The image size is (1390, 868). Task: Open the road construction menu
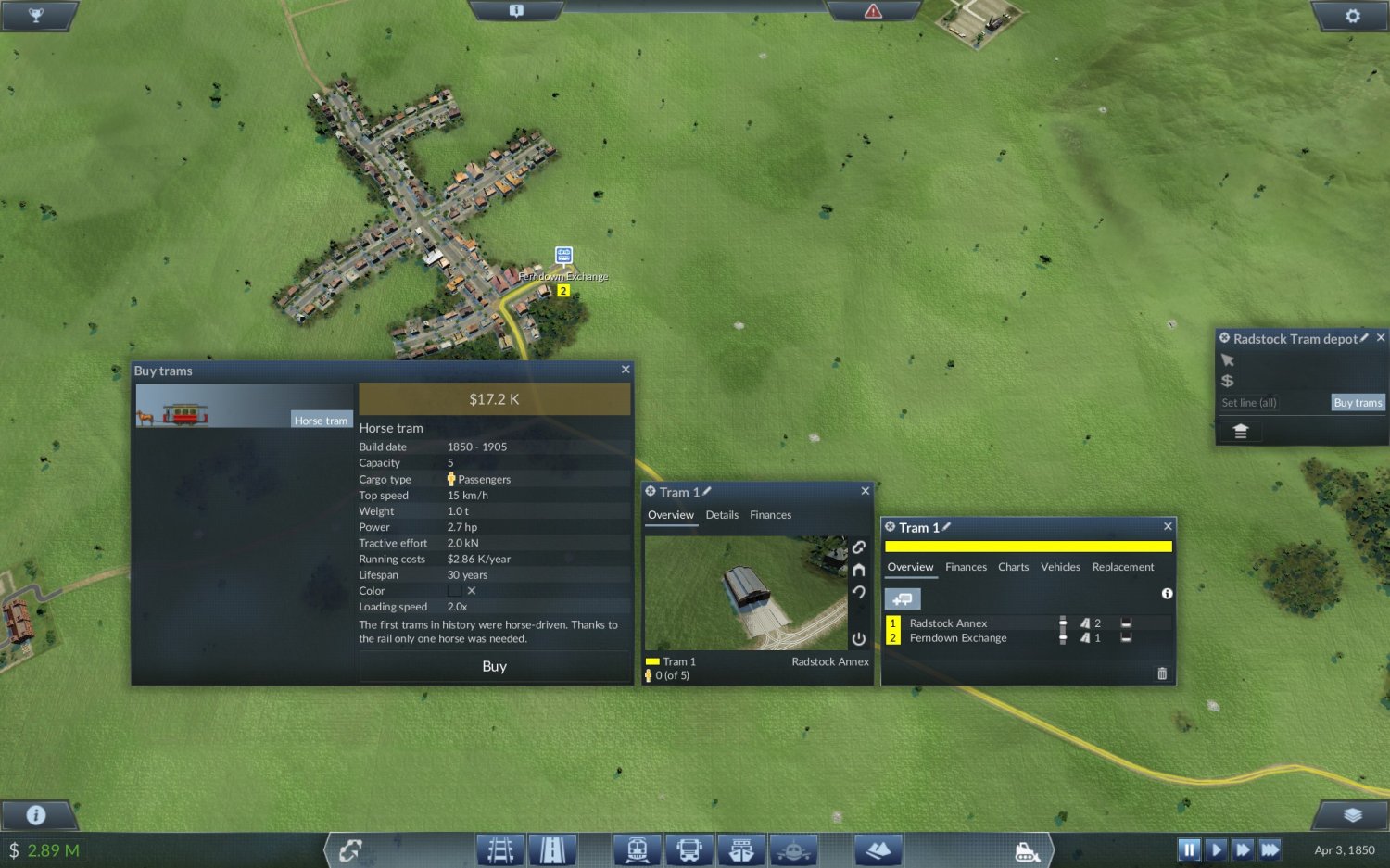click(x=552, y=849)
